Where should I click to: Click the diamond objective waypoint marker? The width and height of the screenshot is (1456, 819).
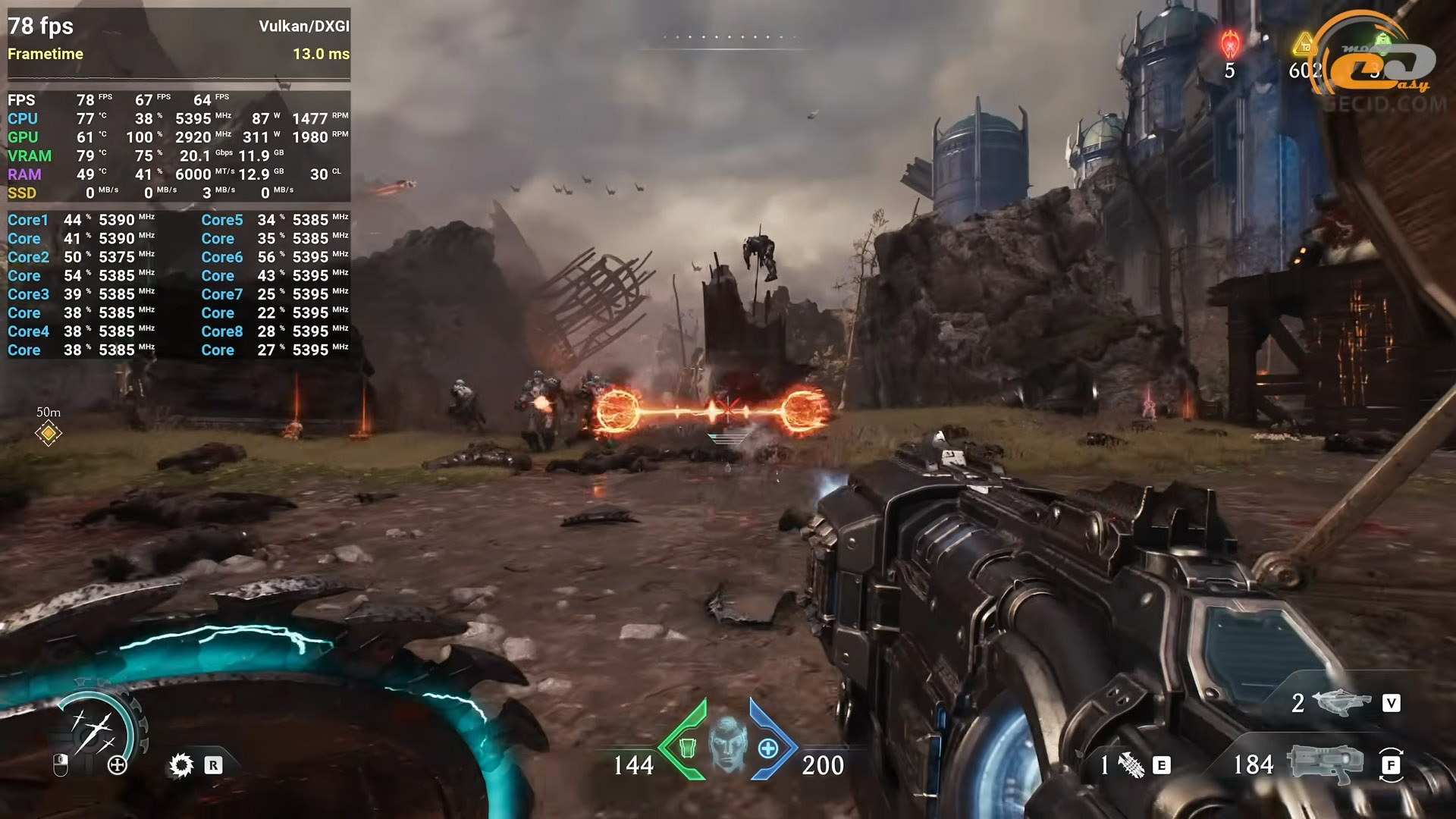tap(49, 433)
